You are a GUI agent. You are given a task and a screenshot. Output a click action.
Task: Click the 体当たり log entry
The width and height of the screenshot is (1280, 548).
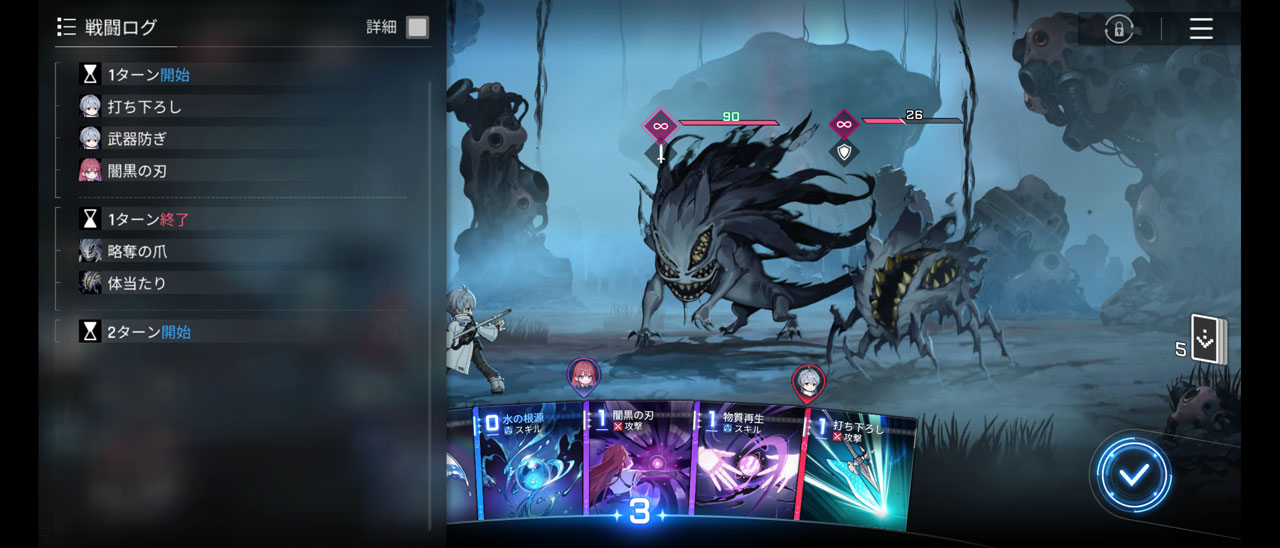click(x=137, y=283)
